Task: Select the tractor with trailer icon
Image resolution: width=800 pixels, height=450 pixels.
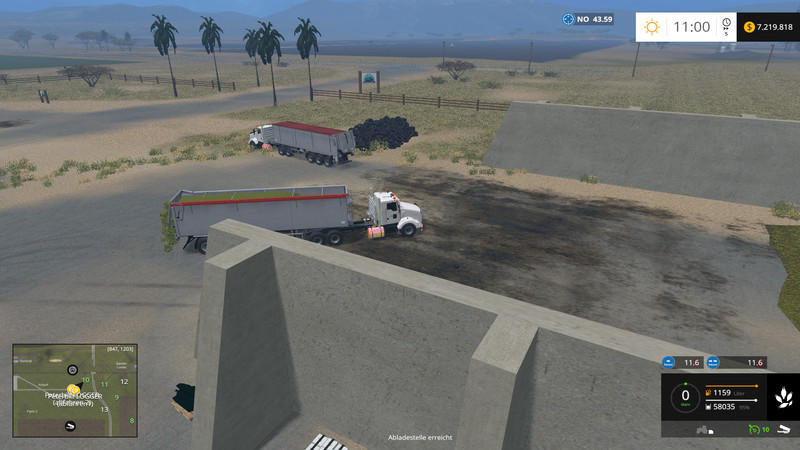Action: click(x=703, y=430)
